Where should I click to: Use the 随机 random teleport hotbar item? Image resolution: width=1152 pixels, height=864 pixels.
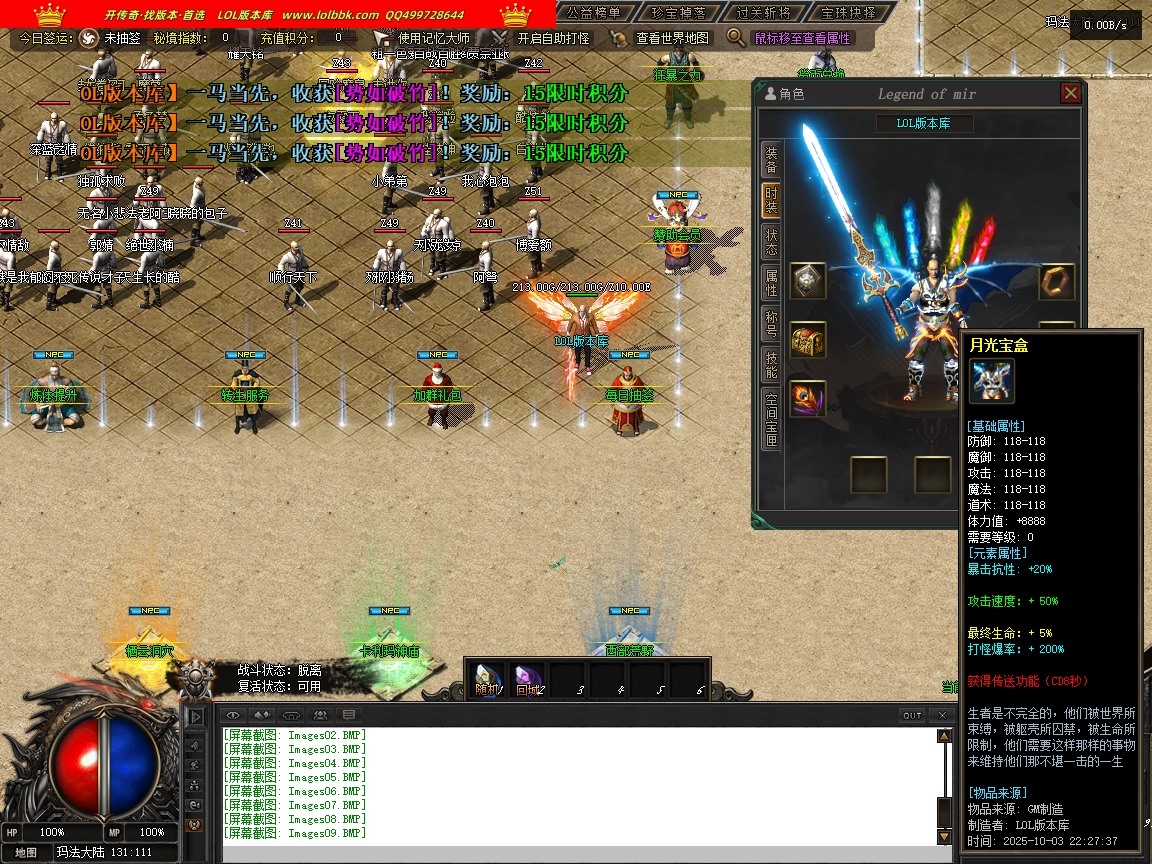(x=487, y=679)
